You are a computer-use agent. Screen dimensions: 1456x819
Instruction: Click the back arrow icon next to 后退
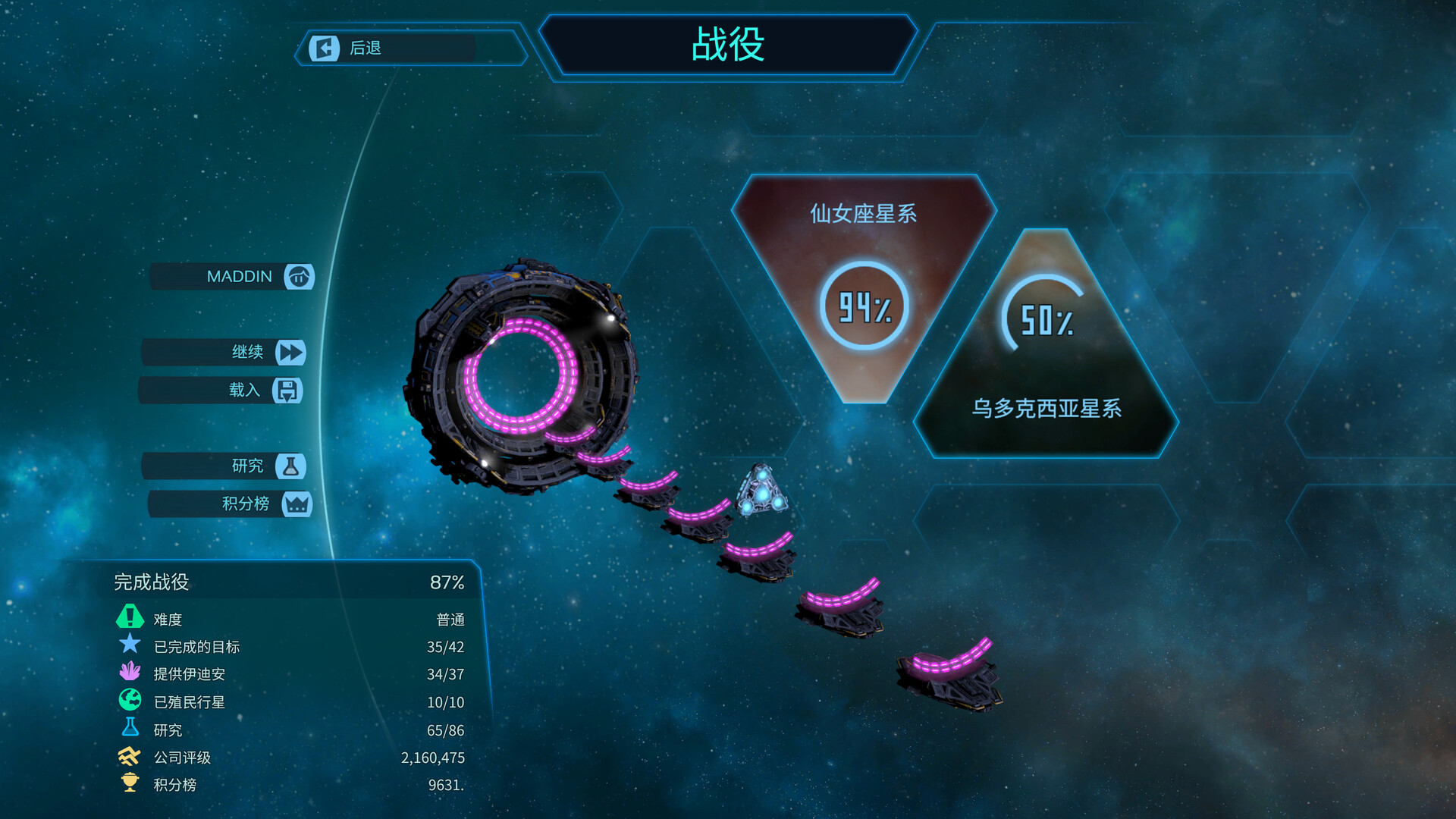point(324,49)
